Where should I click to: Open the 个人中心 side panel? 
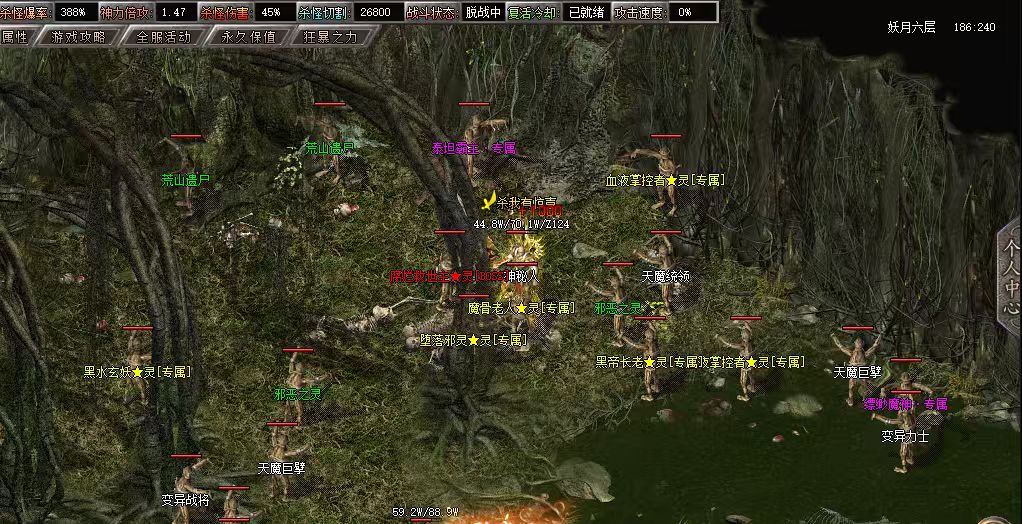[x=1010, y=276]
